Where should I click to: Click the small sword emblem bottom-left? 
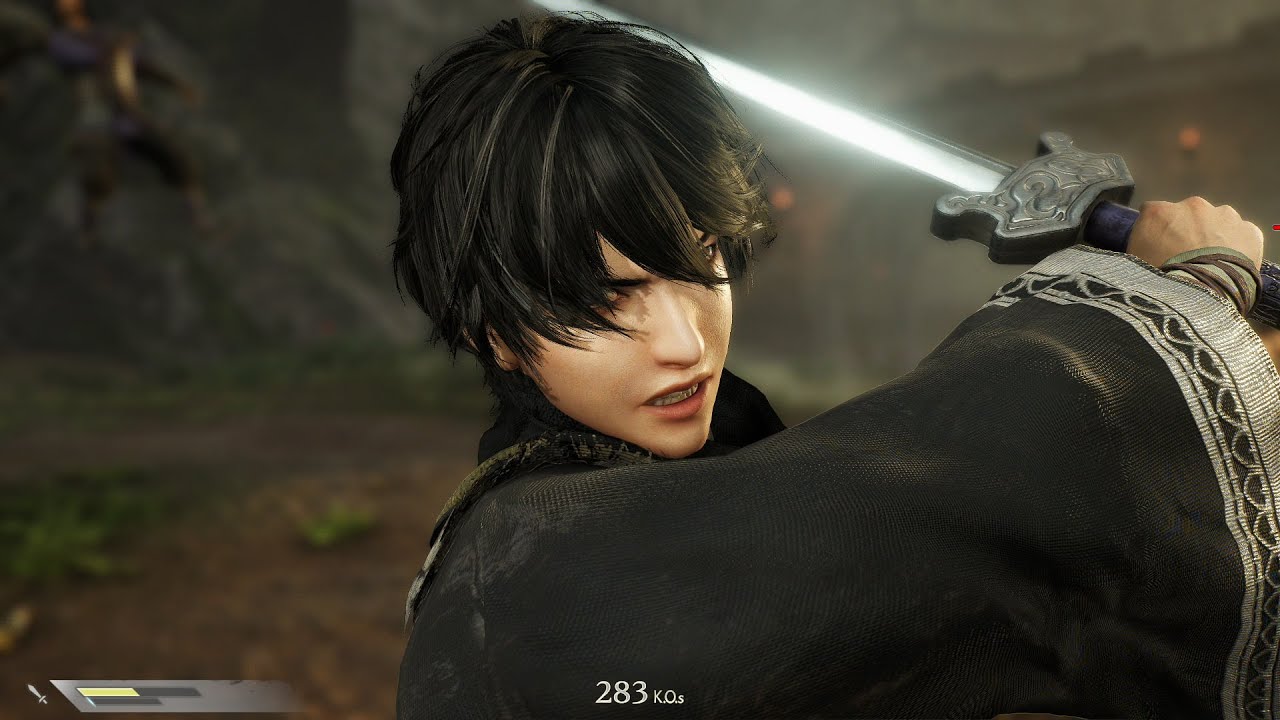pyautogui.click(x=37, y=693)
